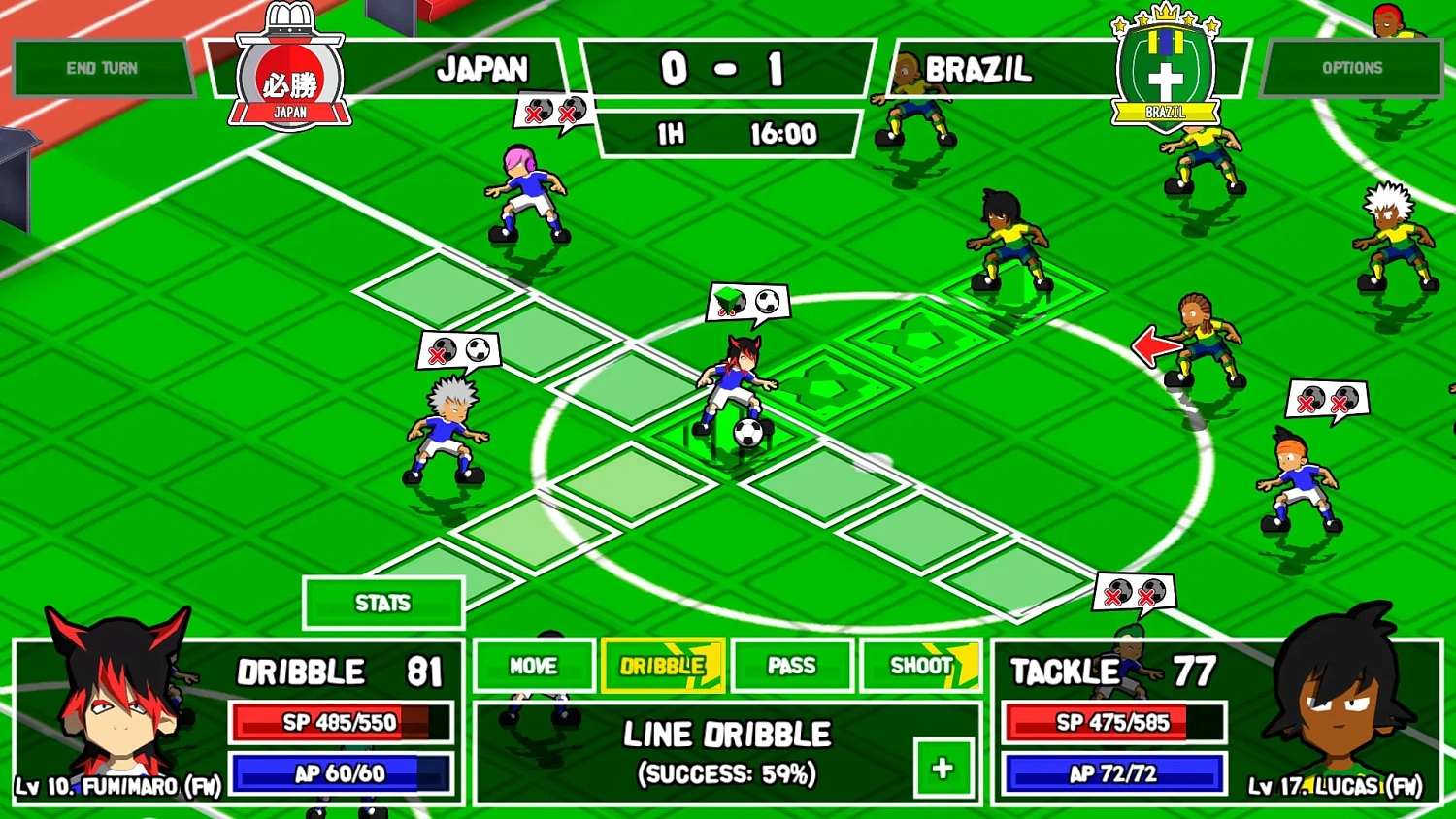Open the Stats panel

pos(382,603)
